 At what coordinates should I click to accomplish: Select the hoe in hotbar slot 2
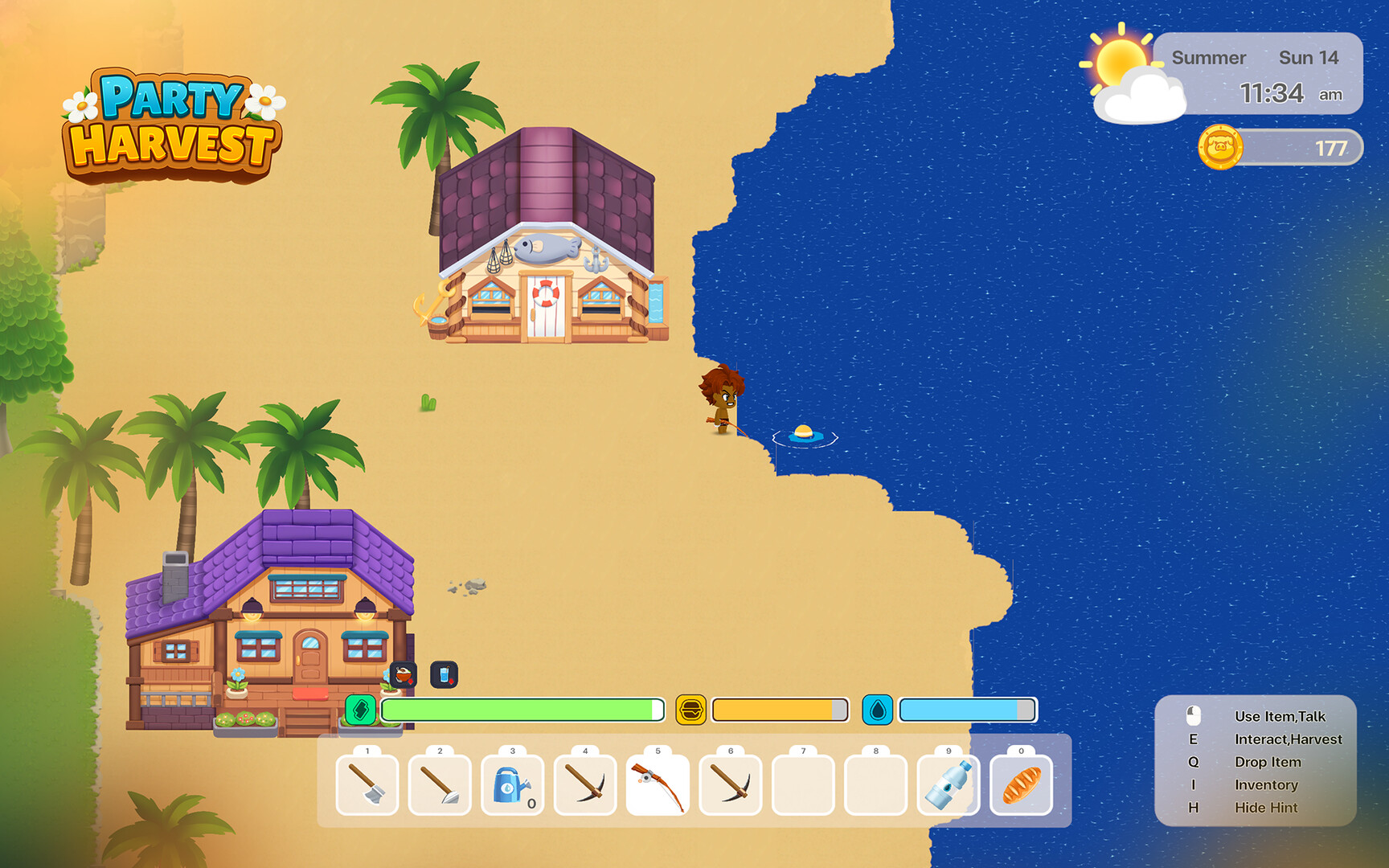440,785
